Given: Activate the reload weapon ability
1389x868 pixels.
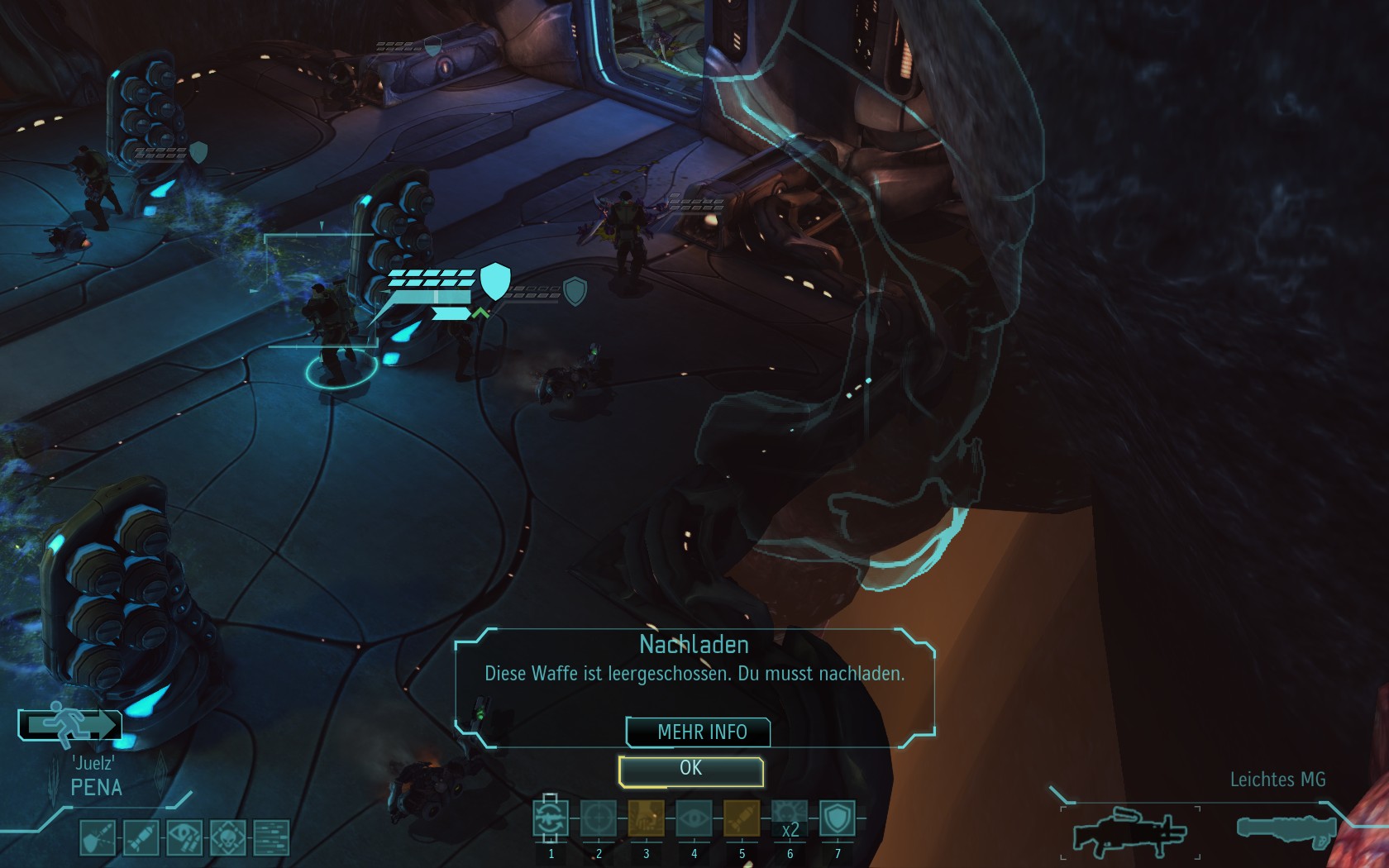Looking at the screenshot, I should (551, 819).
